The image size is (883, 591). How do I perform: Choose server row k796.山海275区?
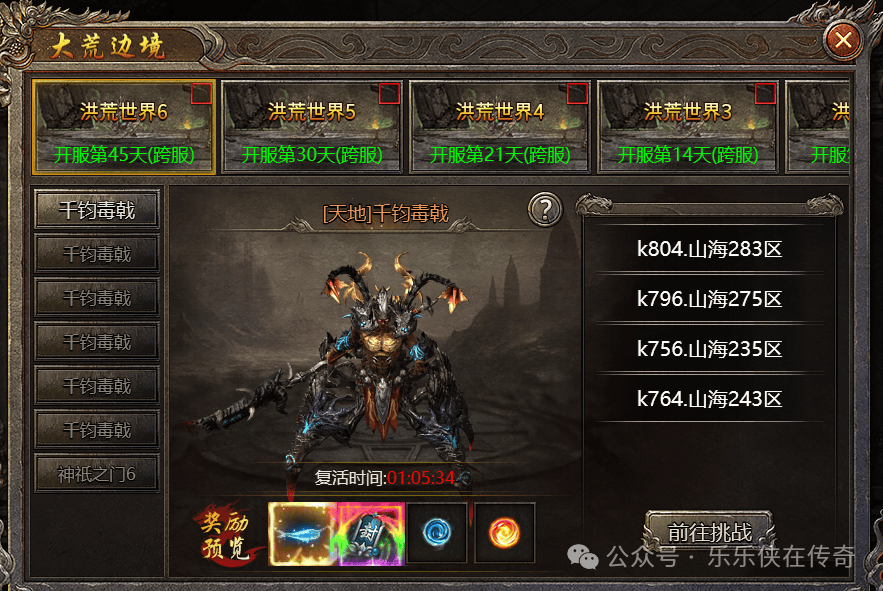point(709,299)
